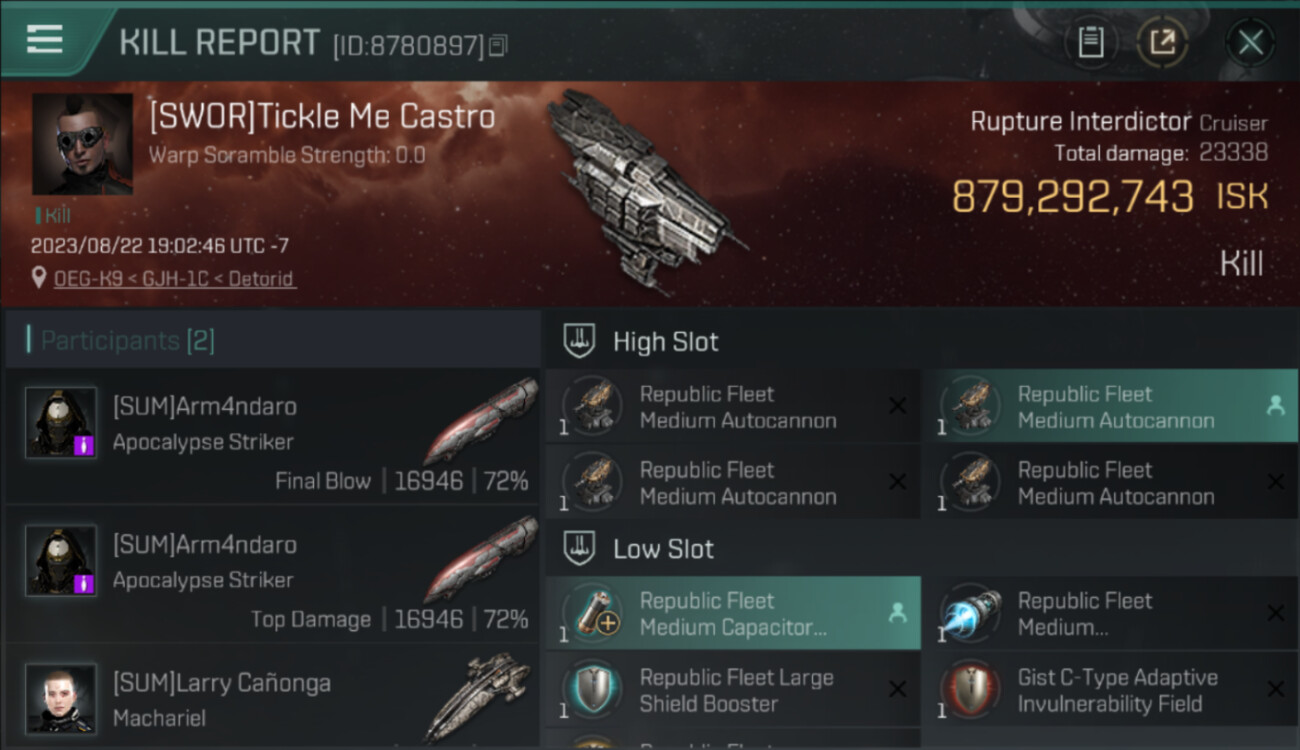The height and width of the screenshot is (750, 1300).
Task: Select Larry Cañonga's Machariel participant row
Action: [272, 699]
